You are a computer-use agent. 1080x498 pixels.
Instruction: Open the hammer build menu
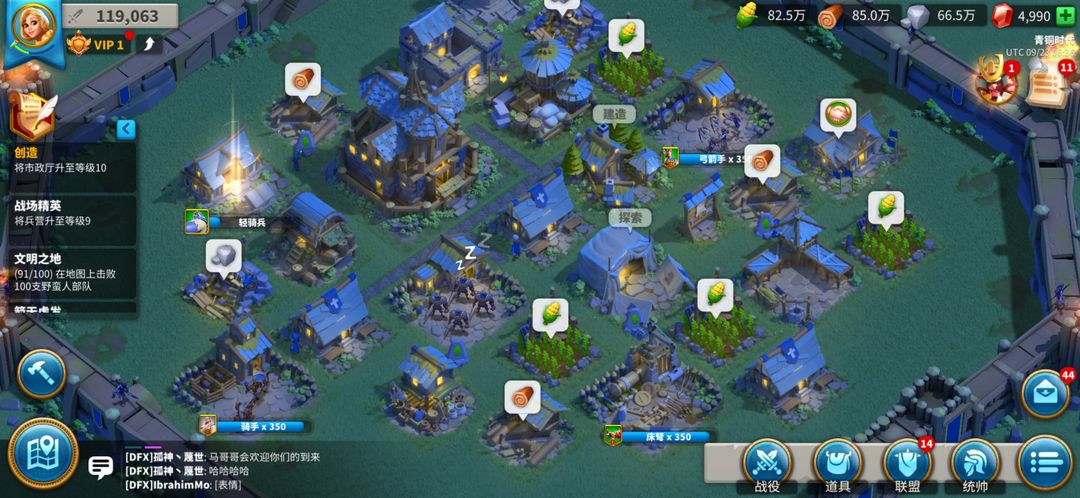pos(41,372)
